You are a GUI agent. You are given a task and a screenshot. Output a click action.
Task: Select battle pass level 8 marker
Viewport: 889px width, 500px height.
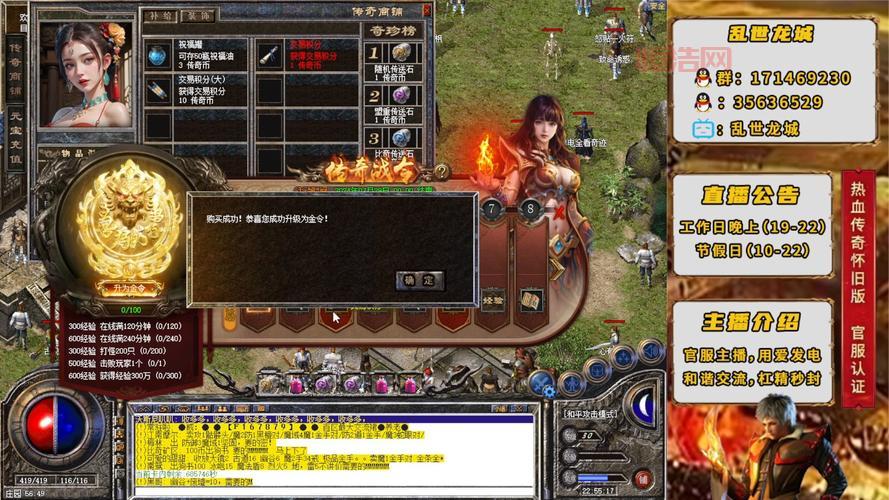(x=529, y=209)
